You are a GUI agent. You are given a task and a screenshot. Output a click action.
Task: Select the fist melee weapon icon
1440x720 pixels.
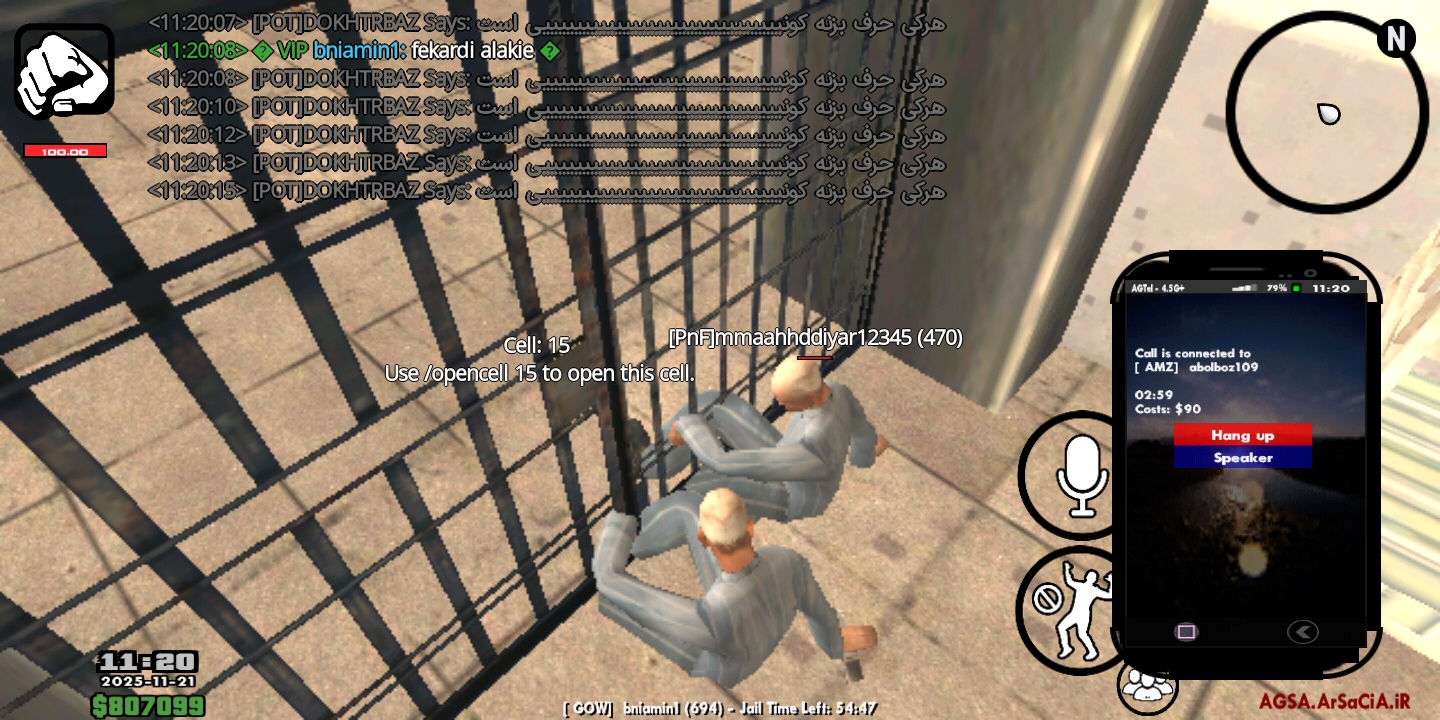pyautogui.click(x=64, y=68)
